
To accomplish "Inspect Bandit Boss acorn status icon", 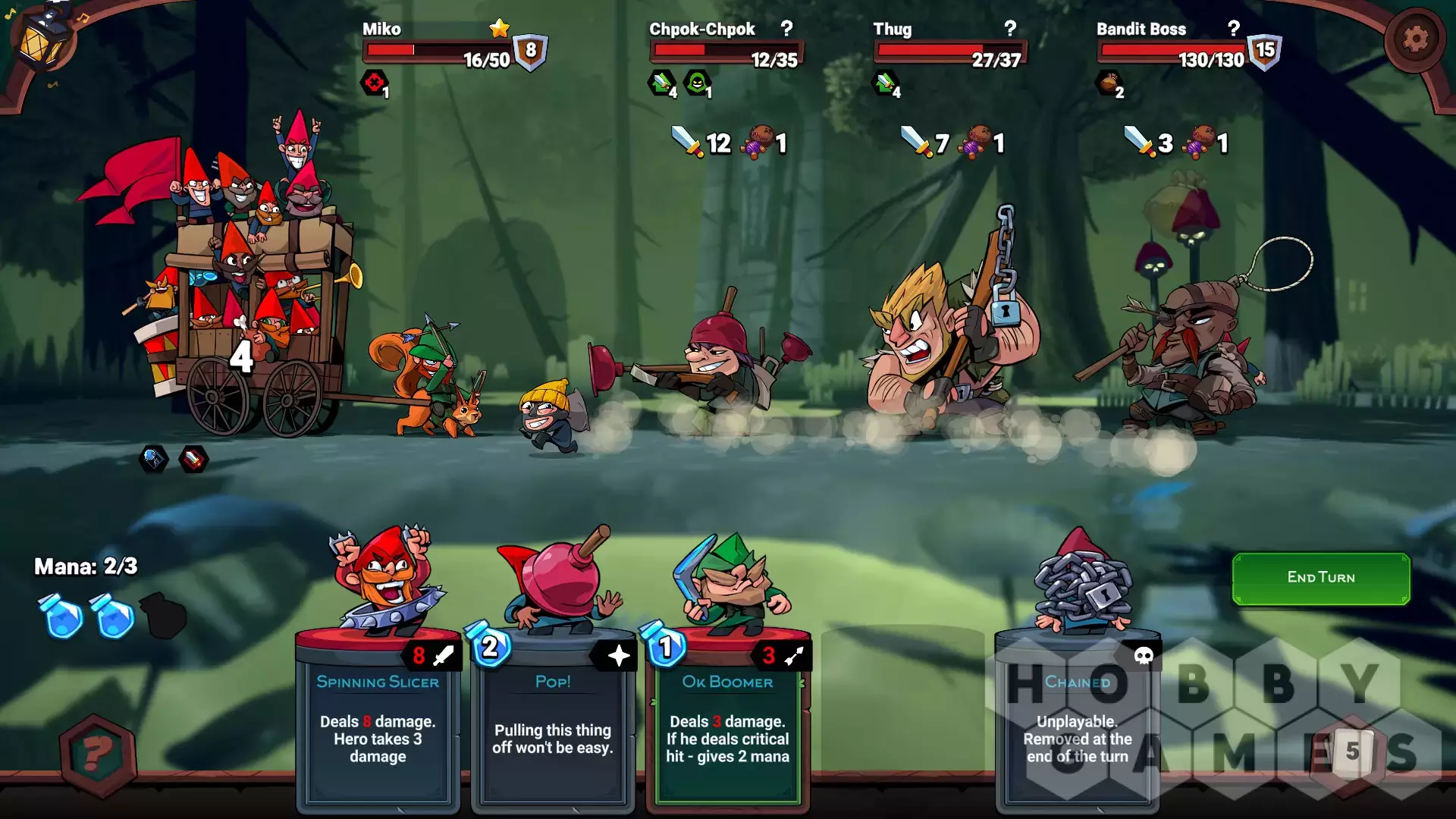I will pos(1108,82).
